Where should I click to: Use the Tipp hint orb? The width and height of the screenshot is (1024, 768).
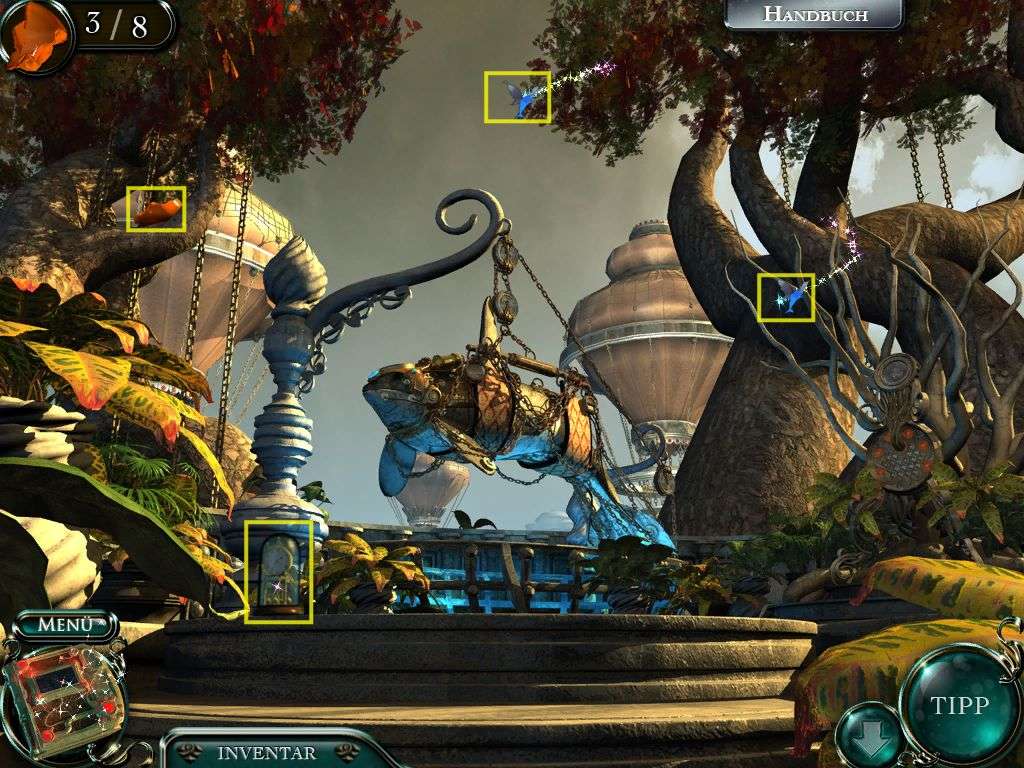click(959, 704)
